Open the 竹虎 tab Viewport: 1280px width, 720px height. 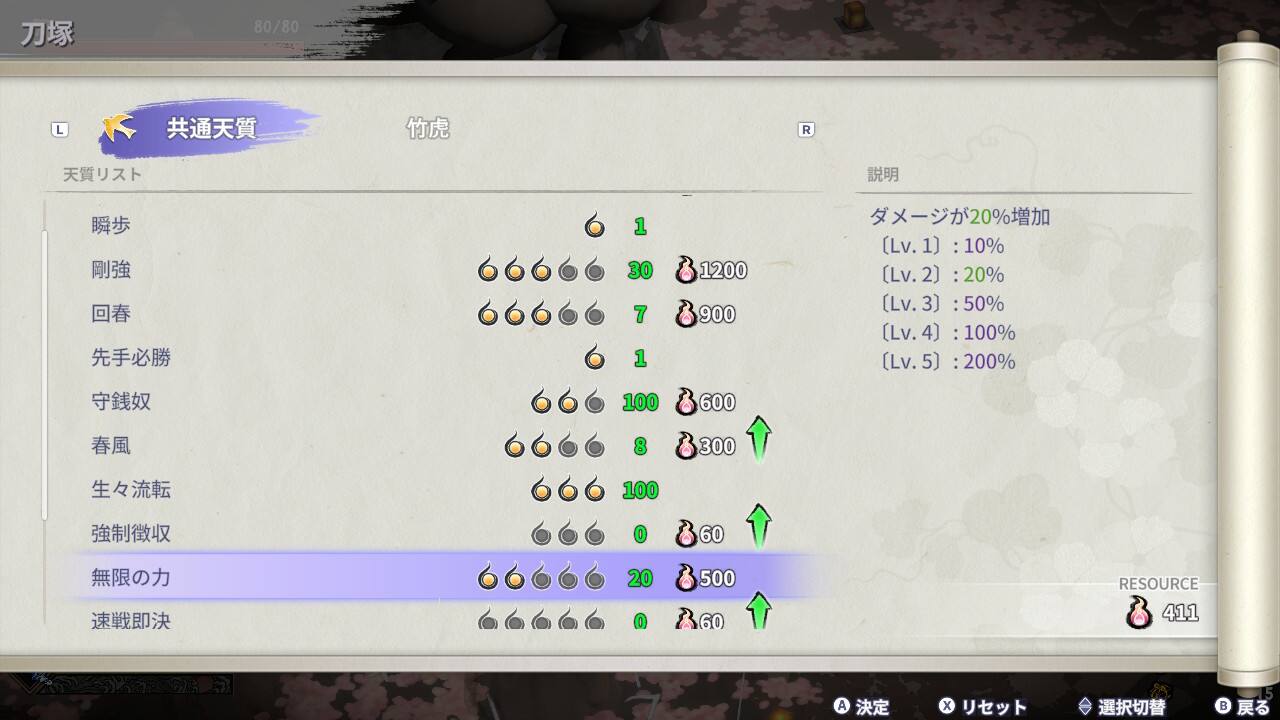(427, 129)
